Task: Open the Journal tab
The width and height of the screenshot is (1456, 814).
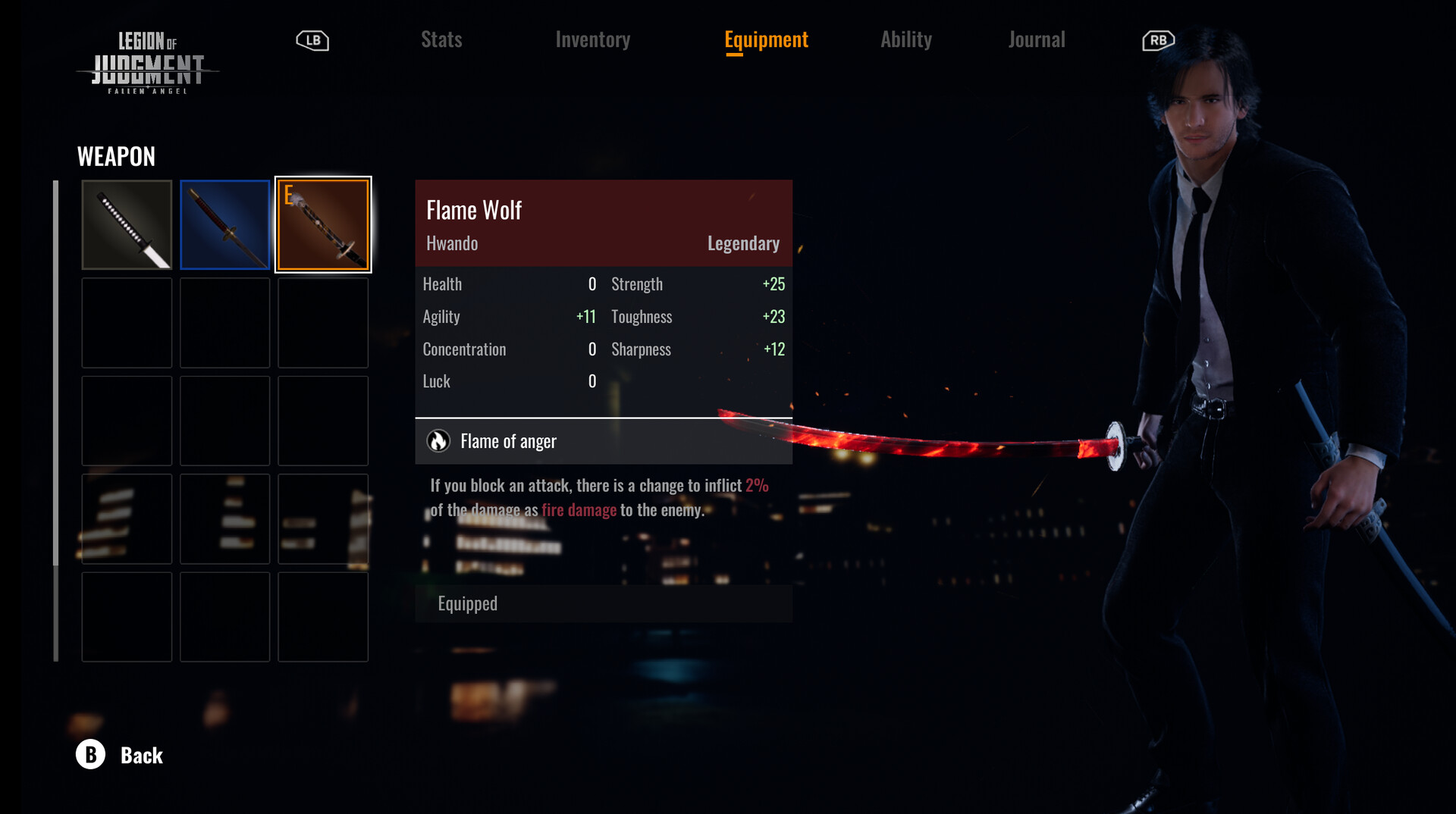Action: (1037, 39)
